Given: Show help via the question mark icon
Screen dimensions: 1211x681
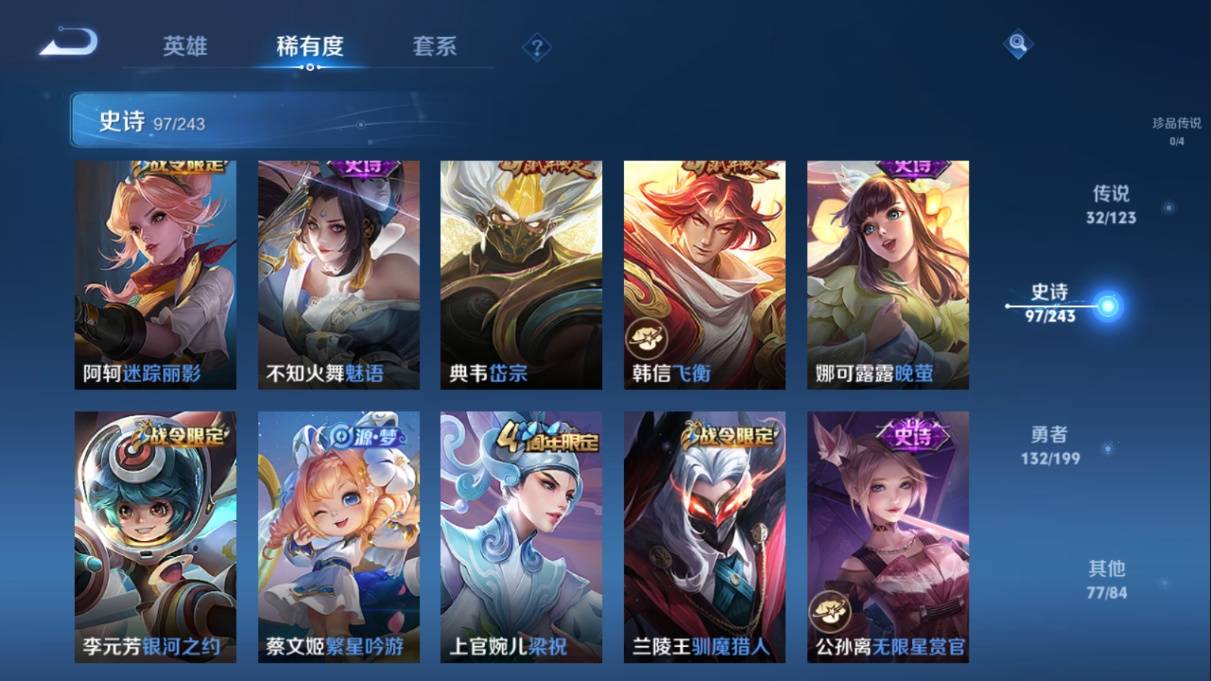Looking at the screenshot, I should point(537,47).
